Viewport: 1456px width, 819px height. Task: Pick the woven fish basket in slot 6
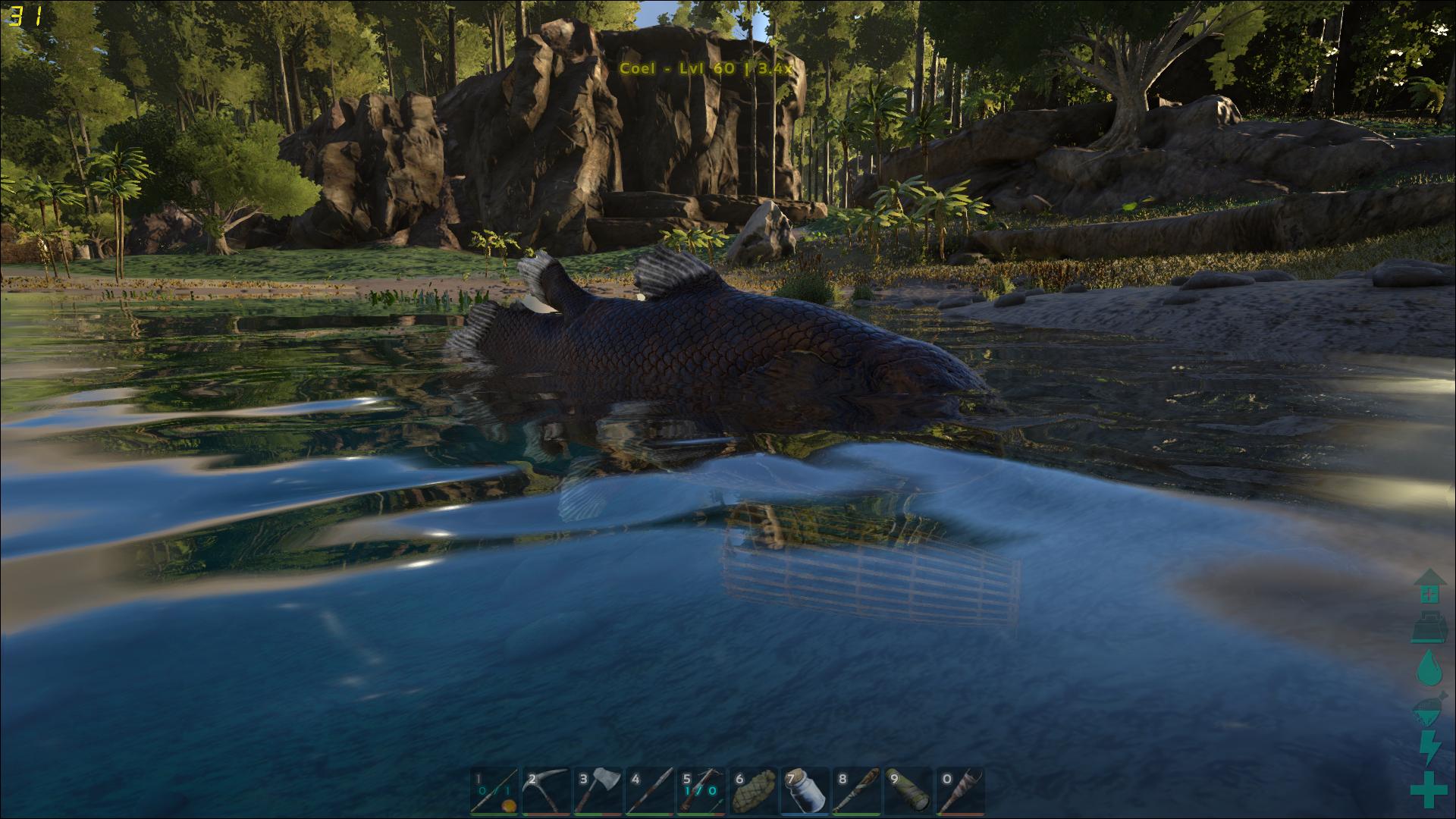point(753,792)
